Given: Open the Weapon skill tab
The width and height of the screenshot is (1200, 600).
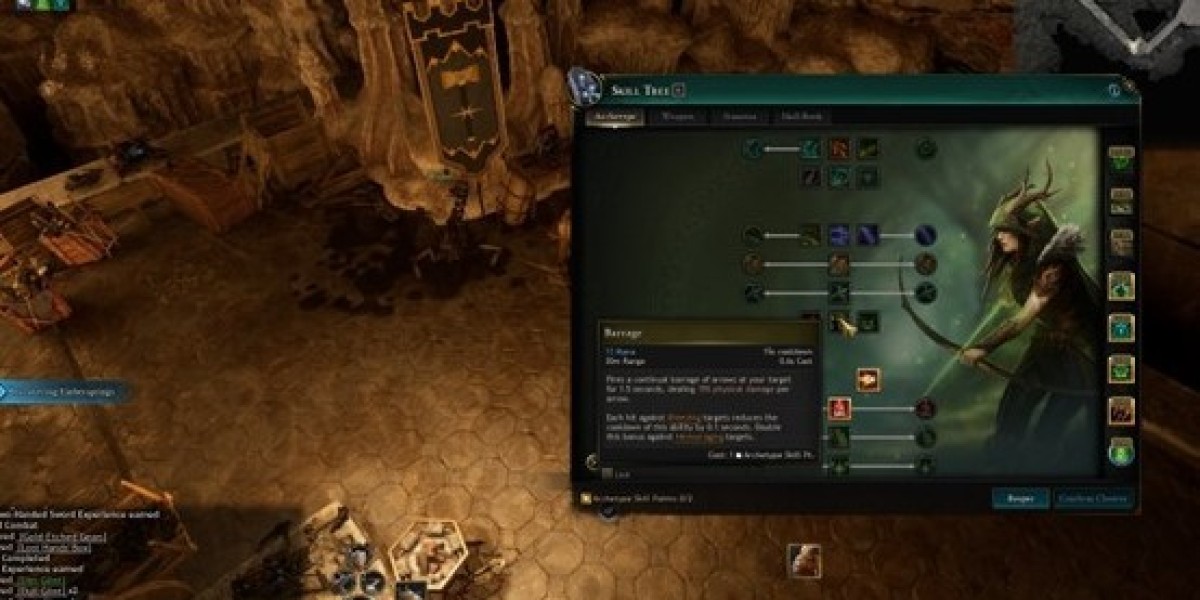Looking at the screenshot, I should [x=677, y=117].
